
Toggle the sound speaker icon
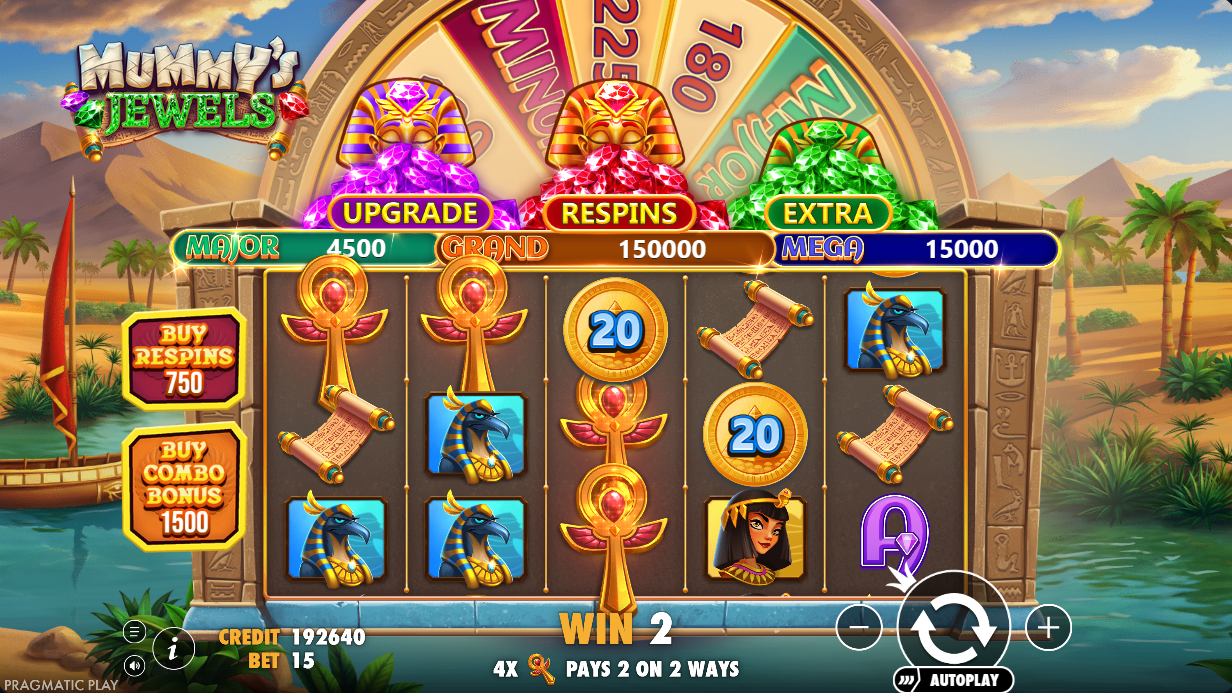coord(134,663)
